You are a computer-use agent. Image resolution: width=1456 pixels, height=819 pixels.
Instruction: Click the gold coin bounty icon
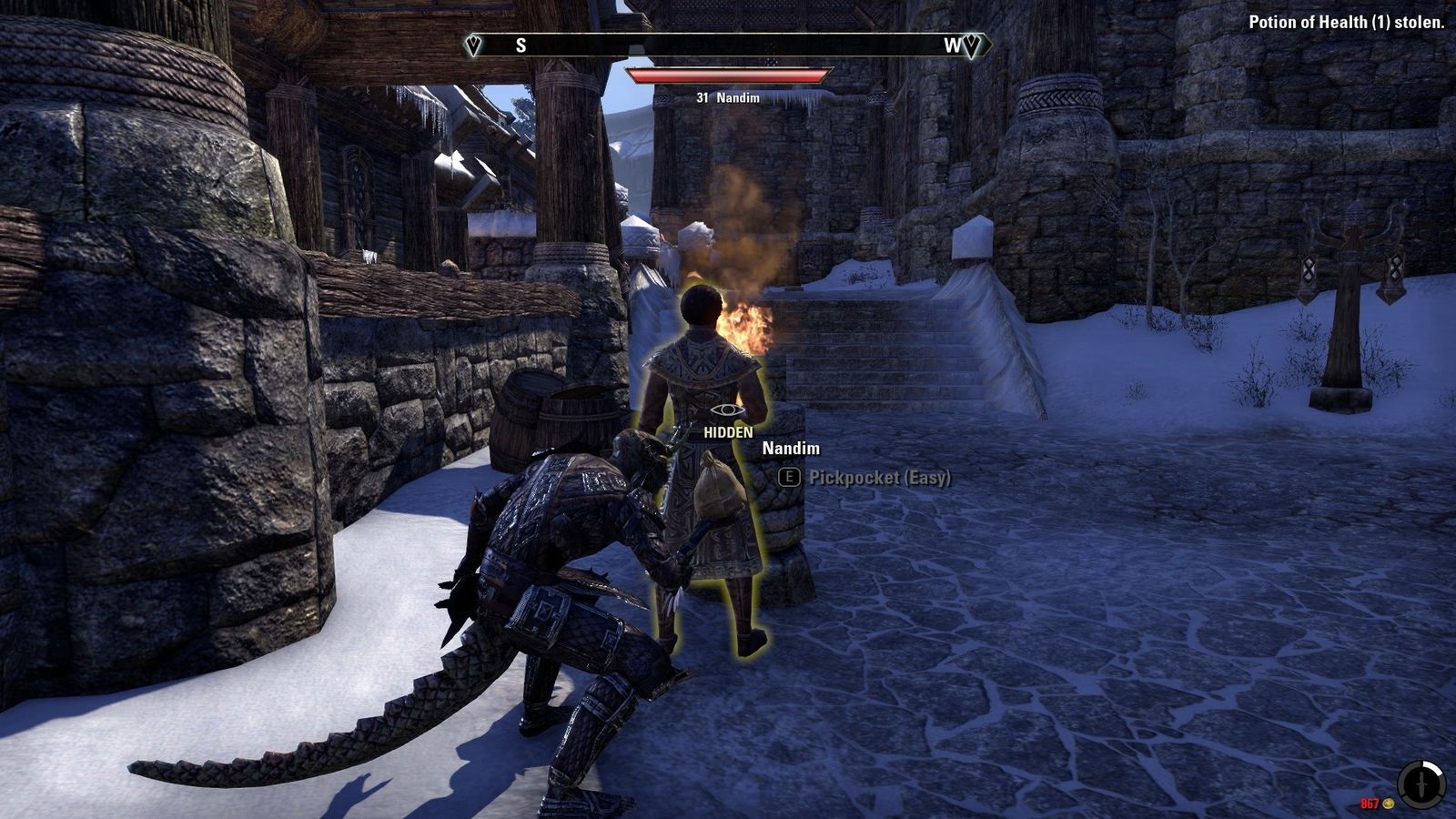(1388, 804)
